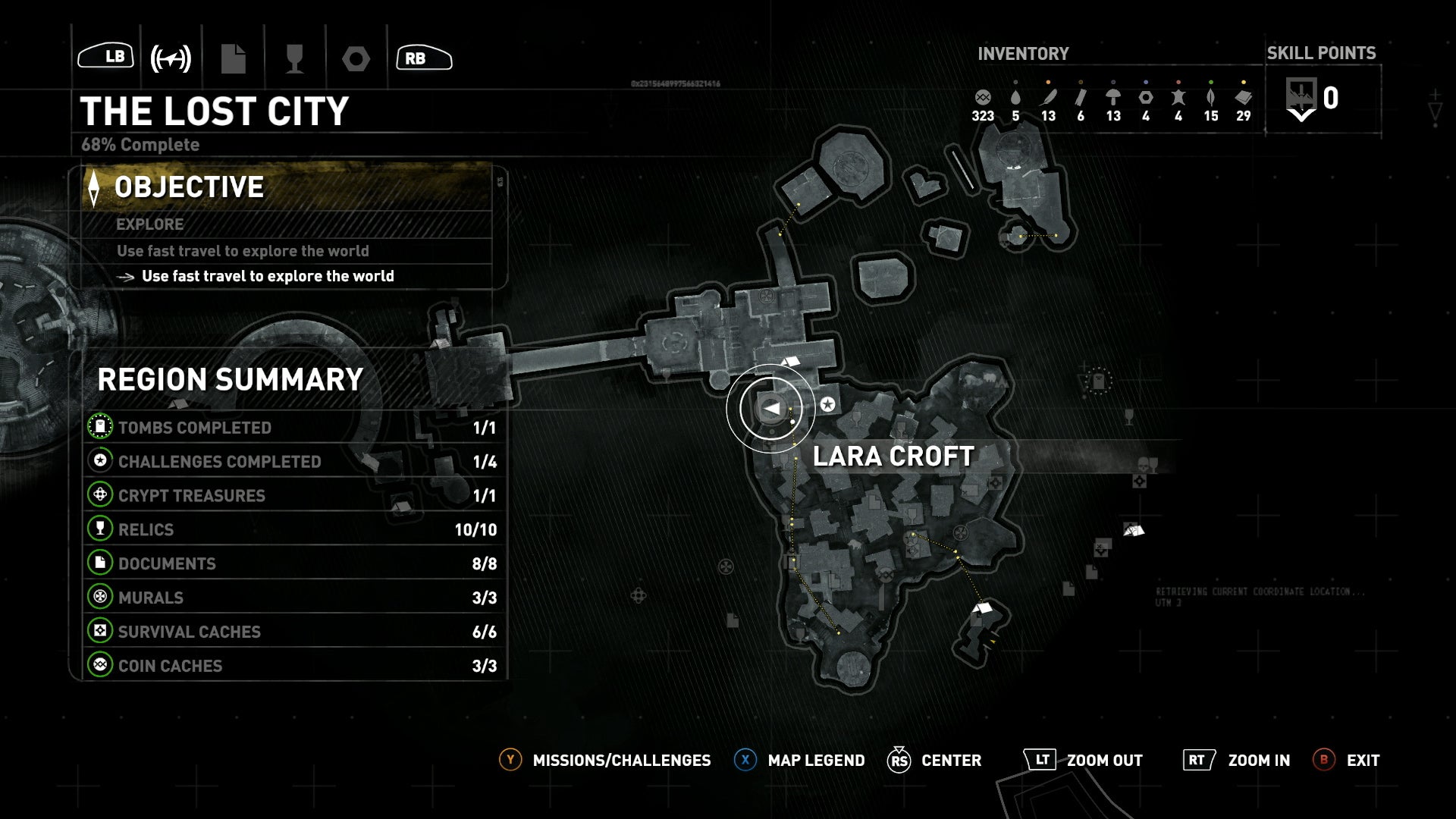The height and width of the screenshot is (819, 1456).
Task: Select the active Map tab
Action: 171,58
